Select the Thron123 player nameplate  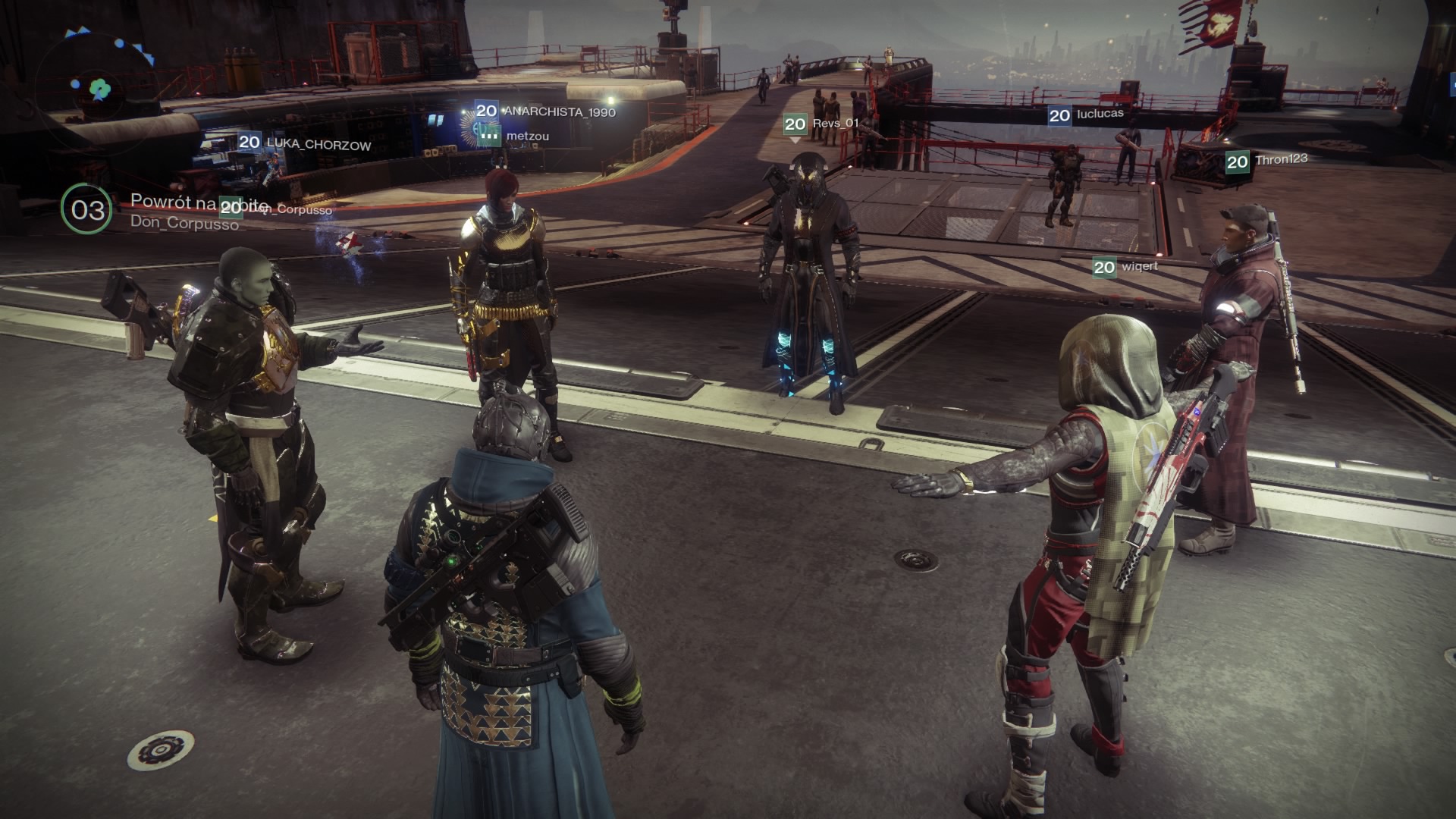coord(1266,161)
